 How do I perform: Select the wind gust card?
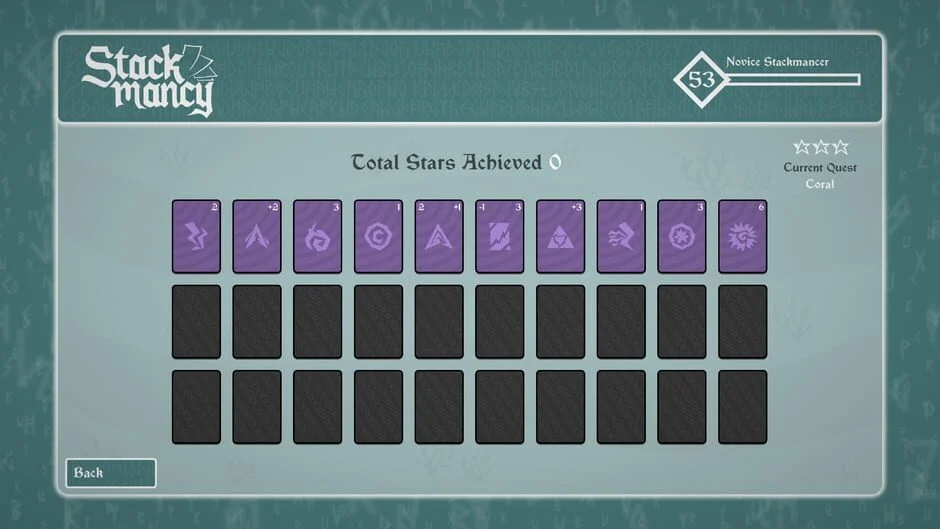(x=622, y=236)
